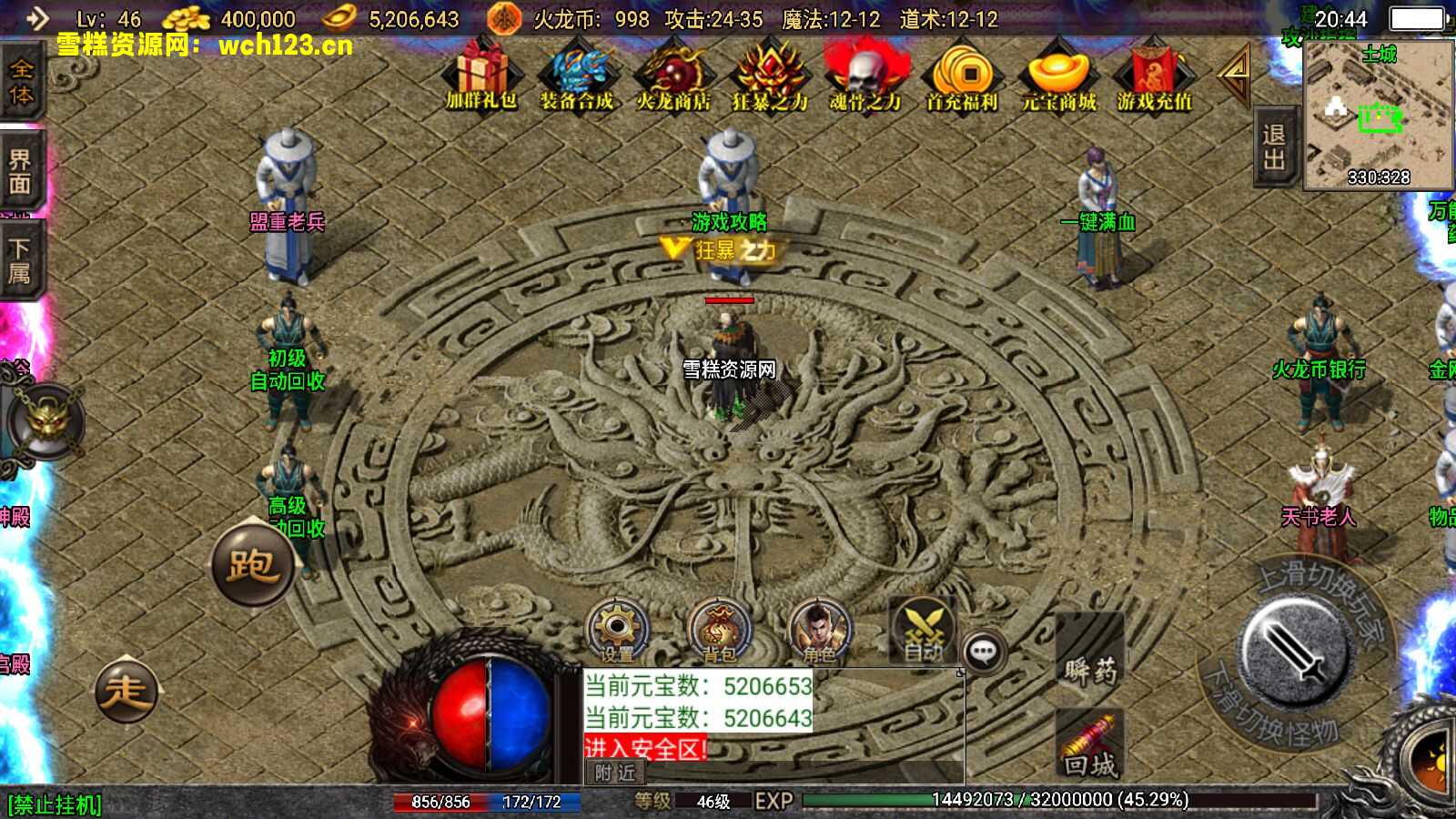Open the 狂暴之力 top menu icon
The width and height of the screenshot is (1456, 819).
pos(770,76)
